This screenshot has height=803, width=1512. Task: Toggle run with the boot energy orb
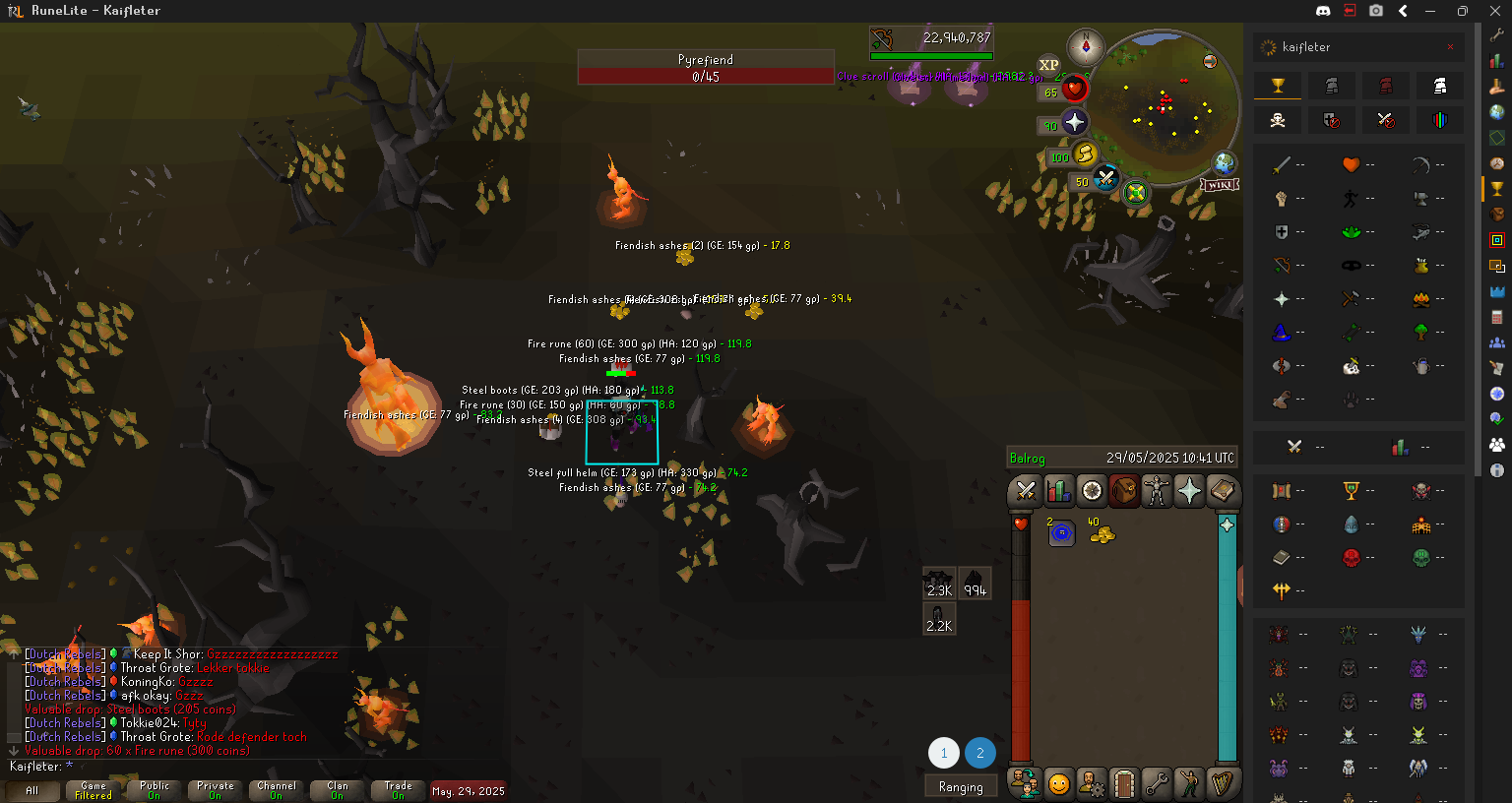1085,154
